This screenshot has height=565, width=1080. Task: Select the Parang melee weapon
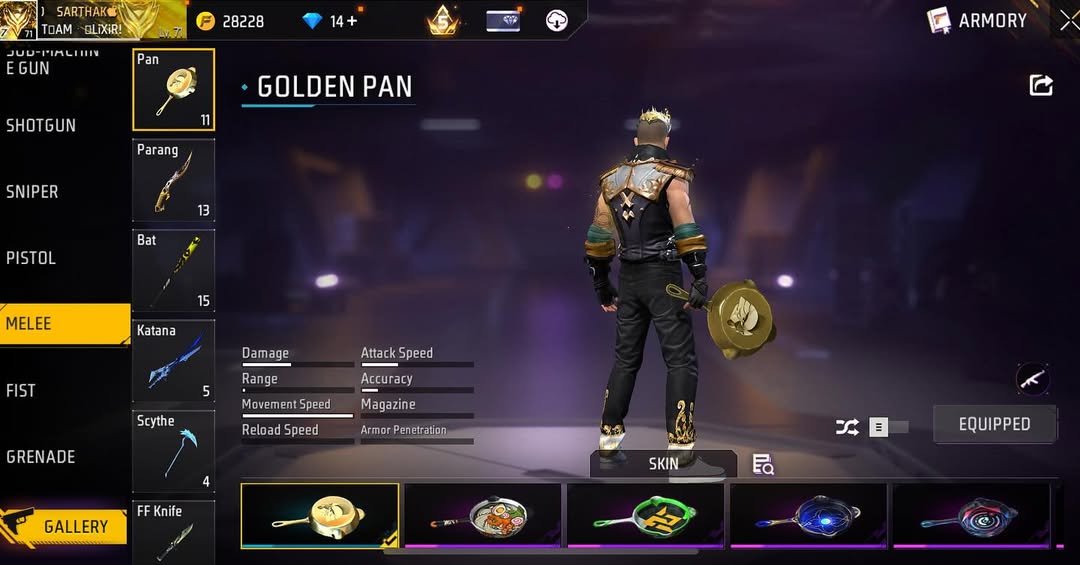click(174, 180)
